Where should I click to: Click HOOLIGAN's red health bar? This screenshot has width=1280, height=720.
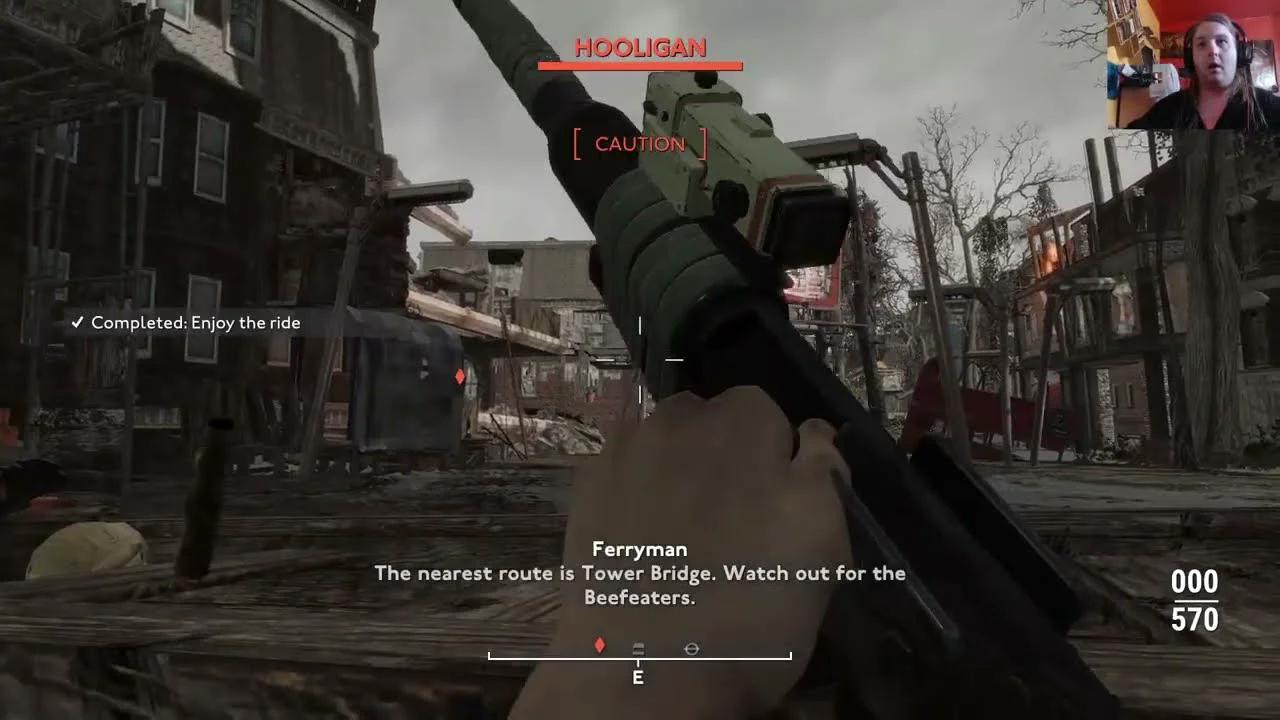pos(640,68)
